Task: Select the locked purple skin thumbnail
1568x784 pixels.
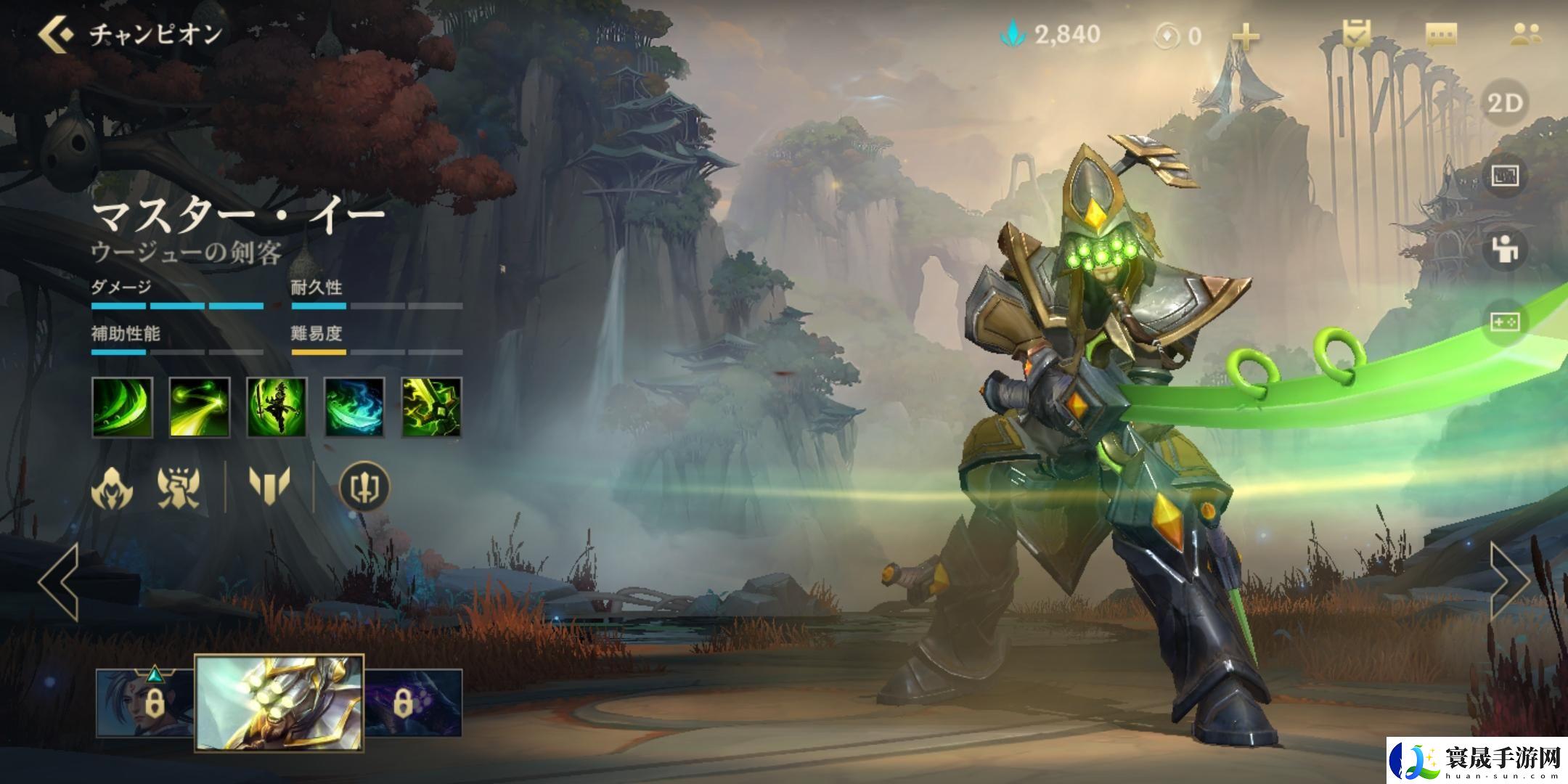Action: 414,702
